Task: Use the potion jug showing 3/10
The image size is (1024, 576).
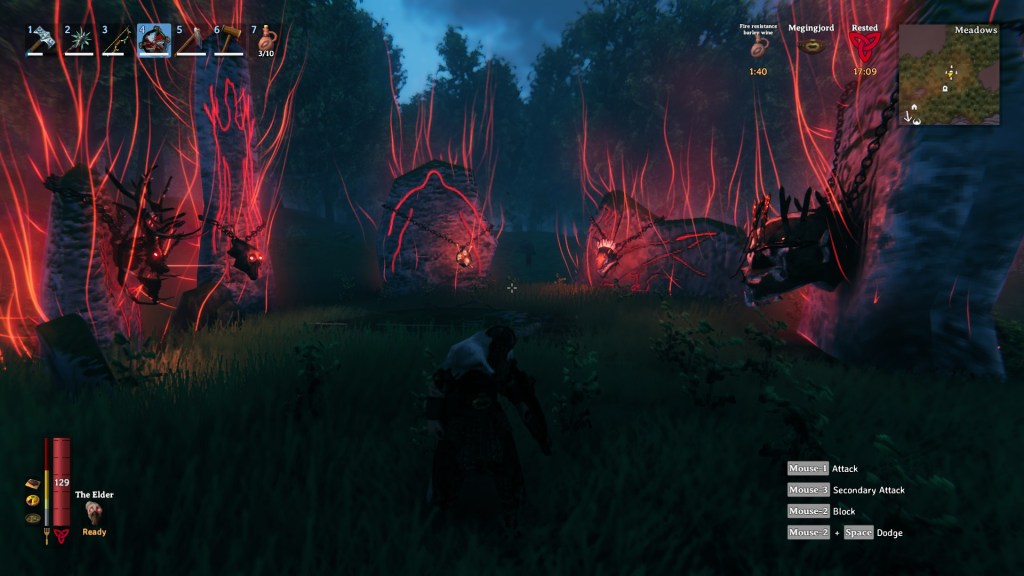Action: (266, 40)
